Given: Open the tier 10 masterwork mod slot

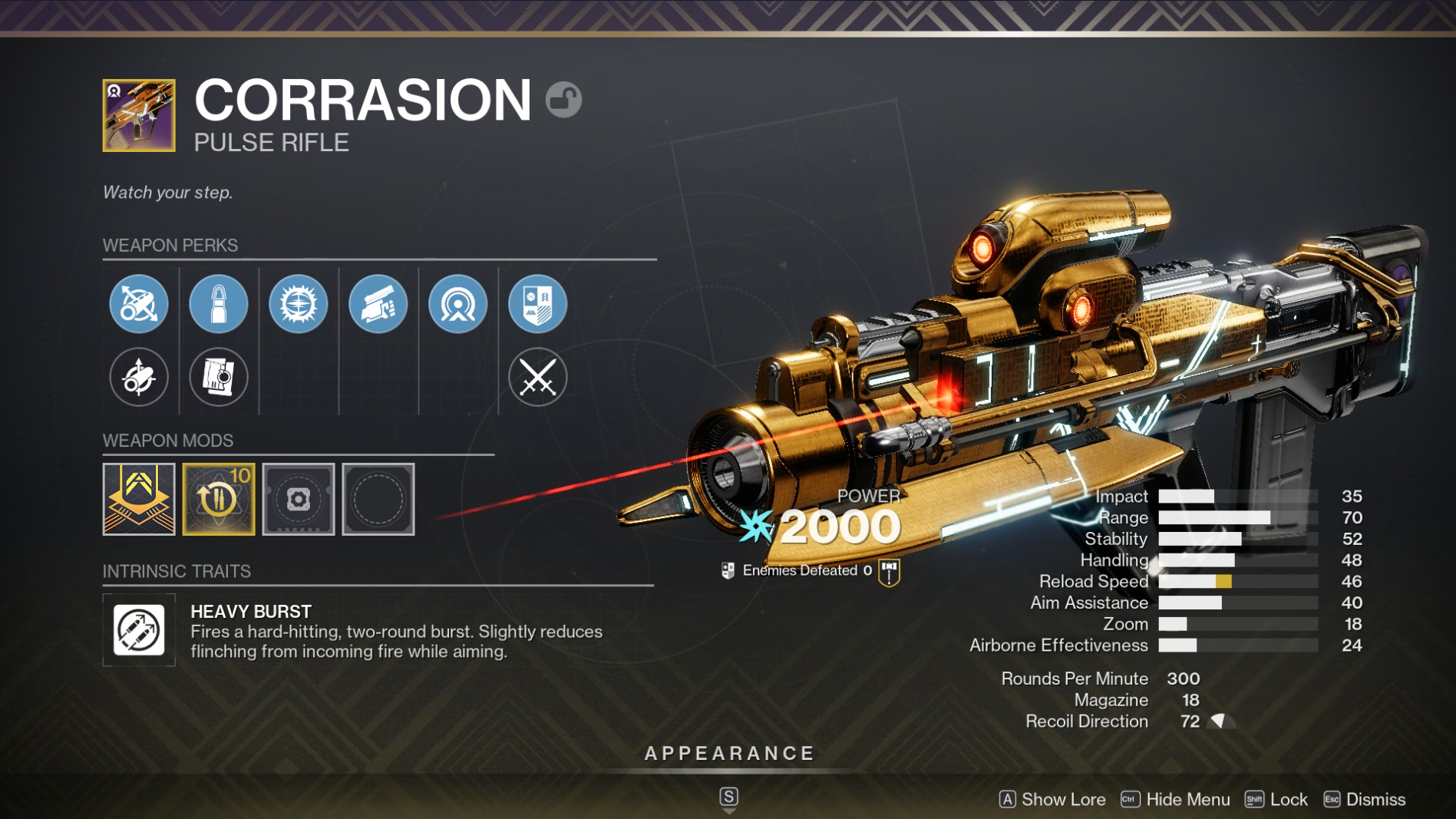Looking at the screenshot, I should (x=219, y=499).
